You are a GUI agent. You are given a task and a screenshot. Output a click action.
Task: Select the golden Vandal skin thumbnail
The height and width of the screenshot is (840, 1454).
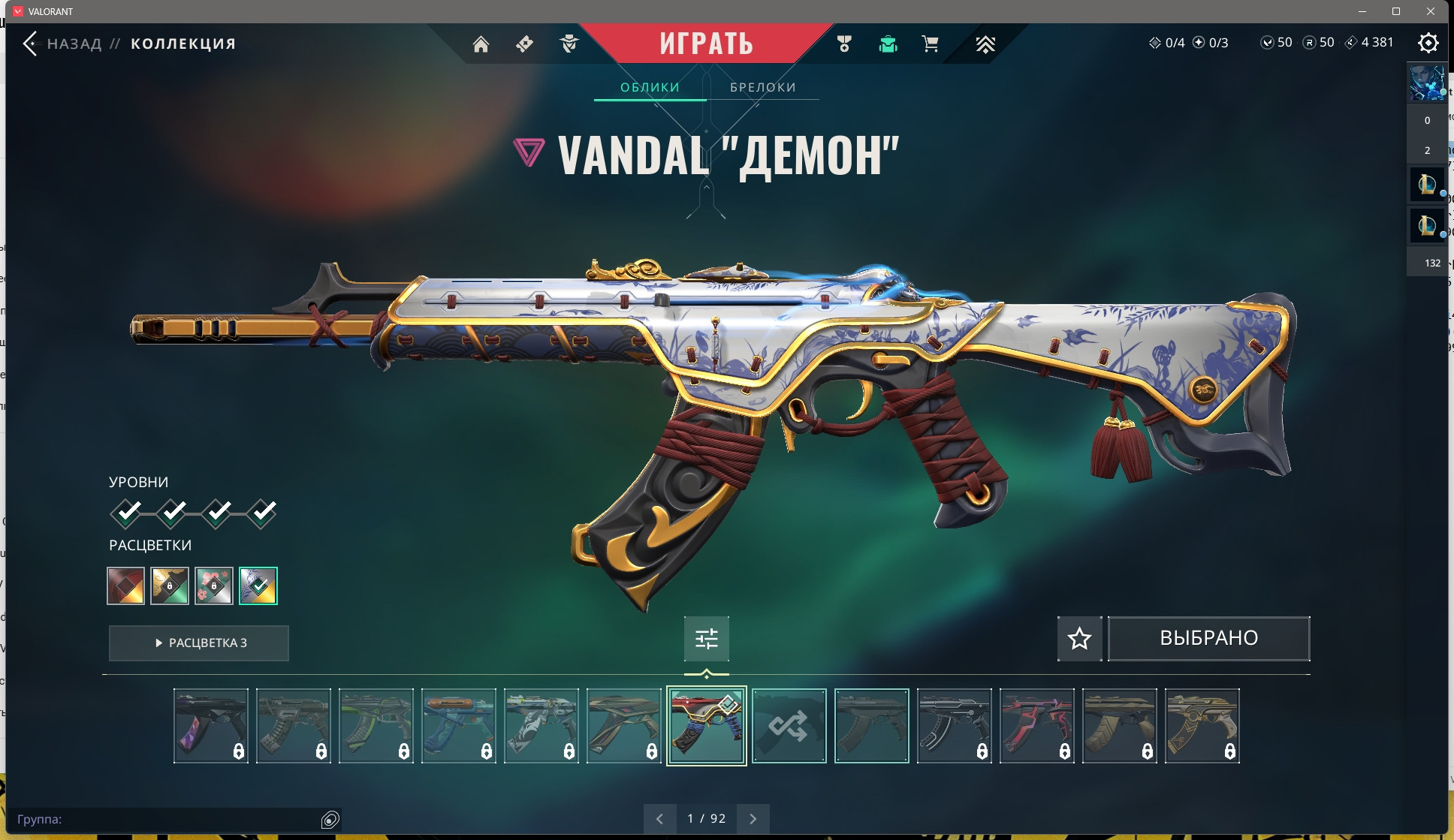[x=1202, y=726]
